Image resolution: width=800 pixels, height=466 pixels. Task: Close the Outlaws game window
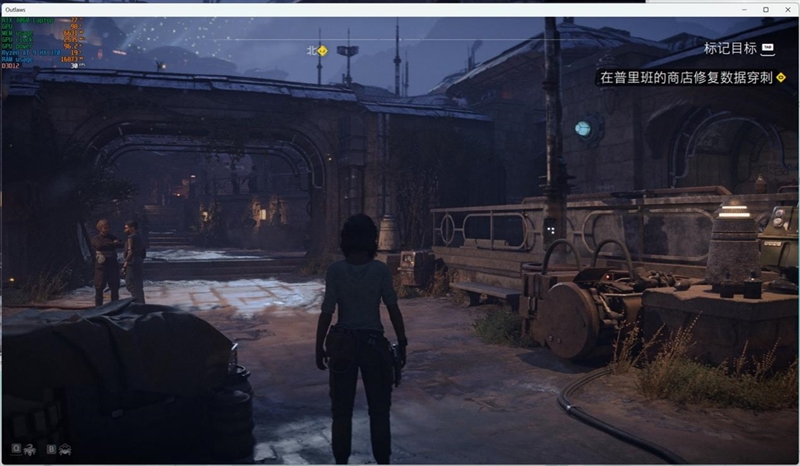point(787,9)
